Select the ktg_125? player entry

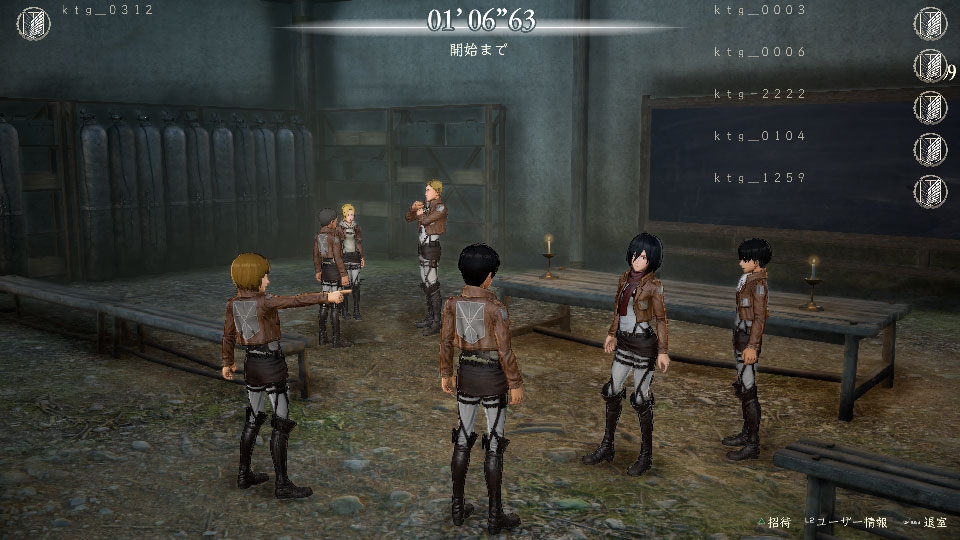pyautogui.click(x=759, y=178)
